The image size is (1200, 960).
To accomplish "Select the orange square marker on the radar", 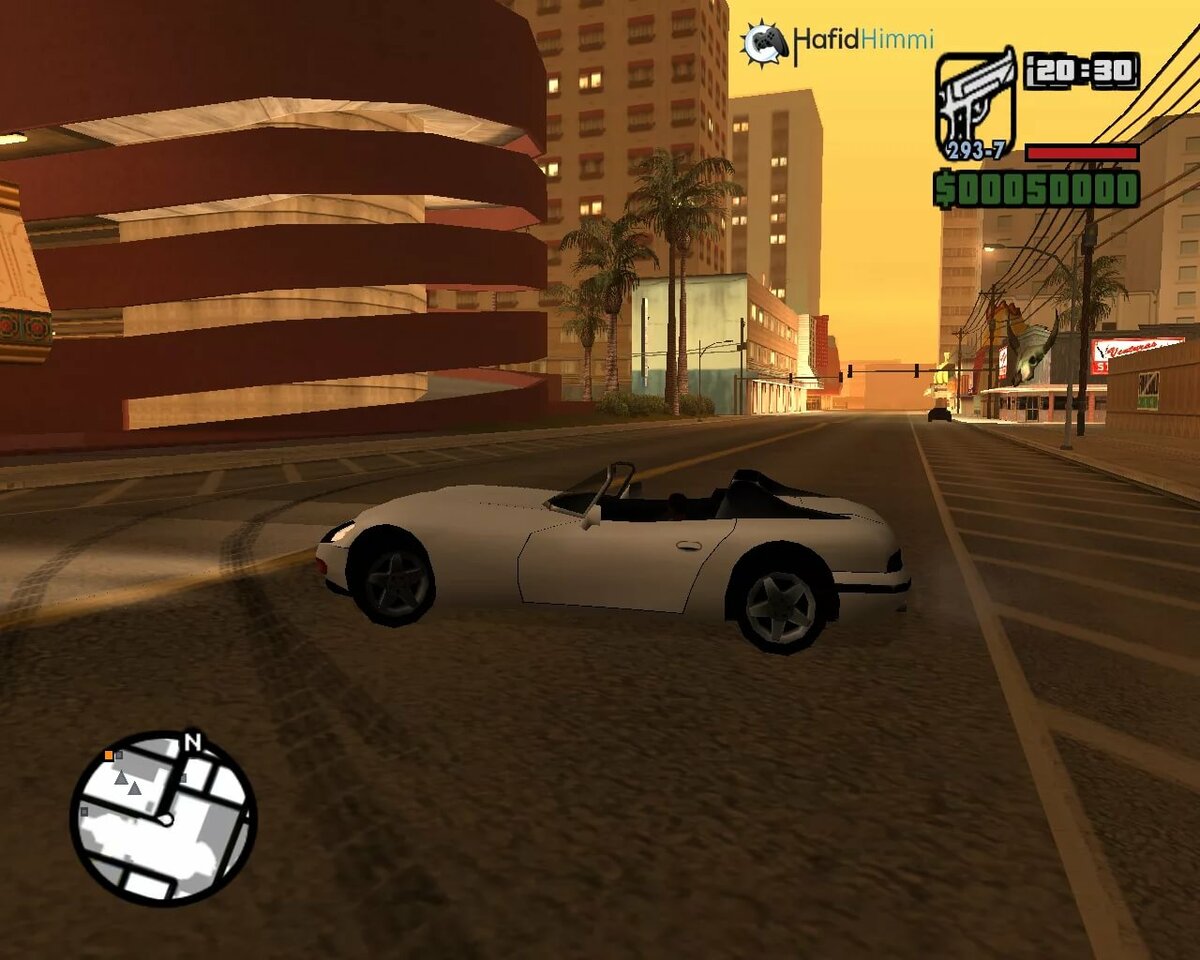I will (108, 754).
